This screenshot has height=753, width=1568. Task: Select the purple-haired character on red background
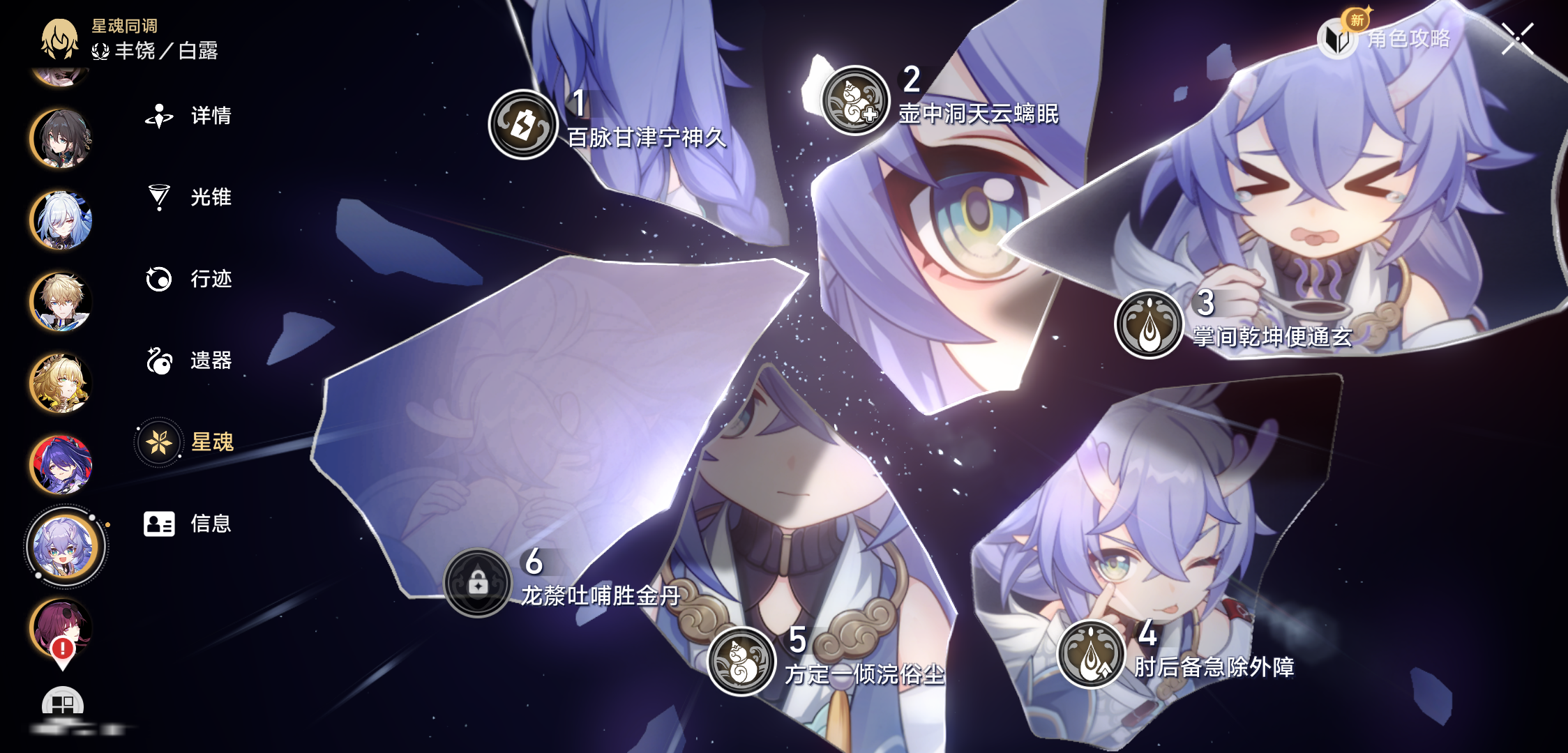(x=61, y=465)
